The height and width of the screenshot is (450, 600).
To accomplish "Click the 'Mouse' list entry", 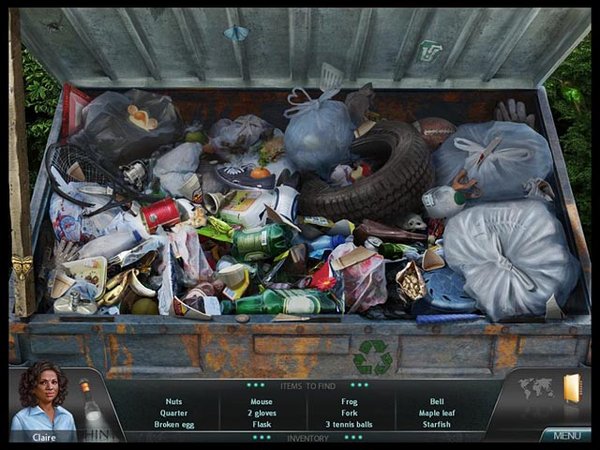I will pos(261,401).
